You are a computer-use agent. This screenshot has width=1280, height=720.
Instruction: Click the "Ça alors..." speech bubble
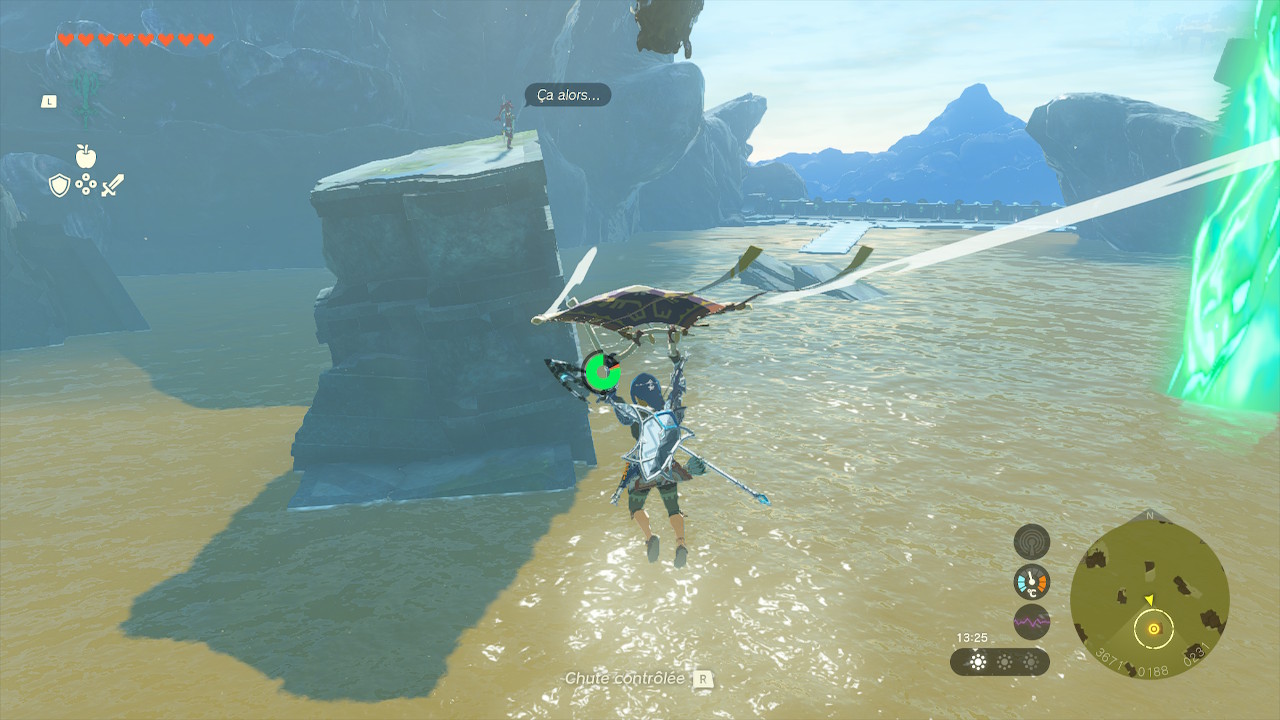(x=567, y=95)
